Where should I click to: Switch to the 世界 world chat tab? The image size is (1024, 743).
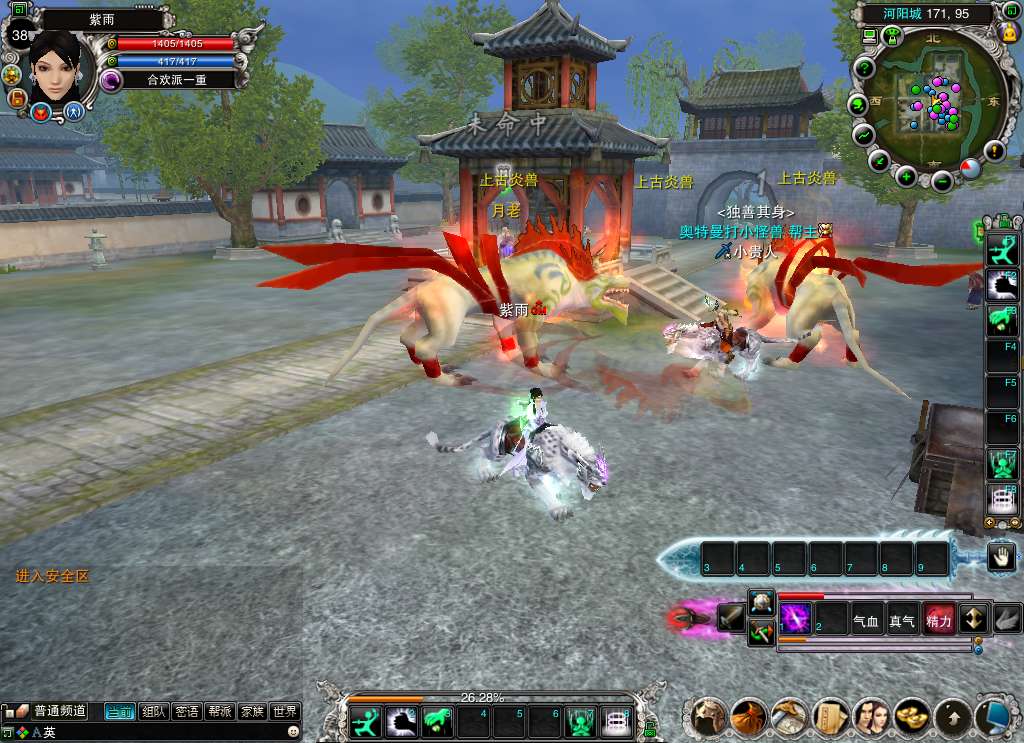click(x=285, y=712)
